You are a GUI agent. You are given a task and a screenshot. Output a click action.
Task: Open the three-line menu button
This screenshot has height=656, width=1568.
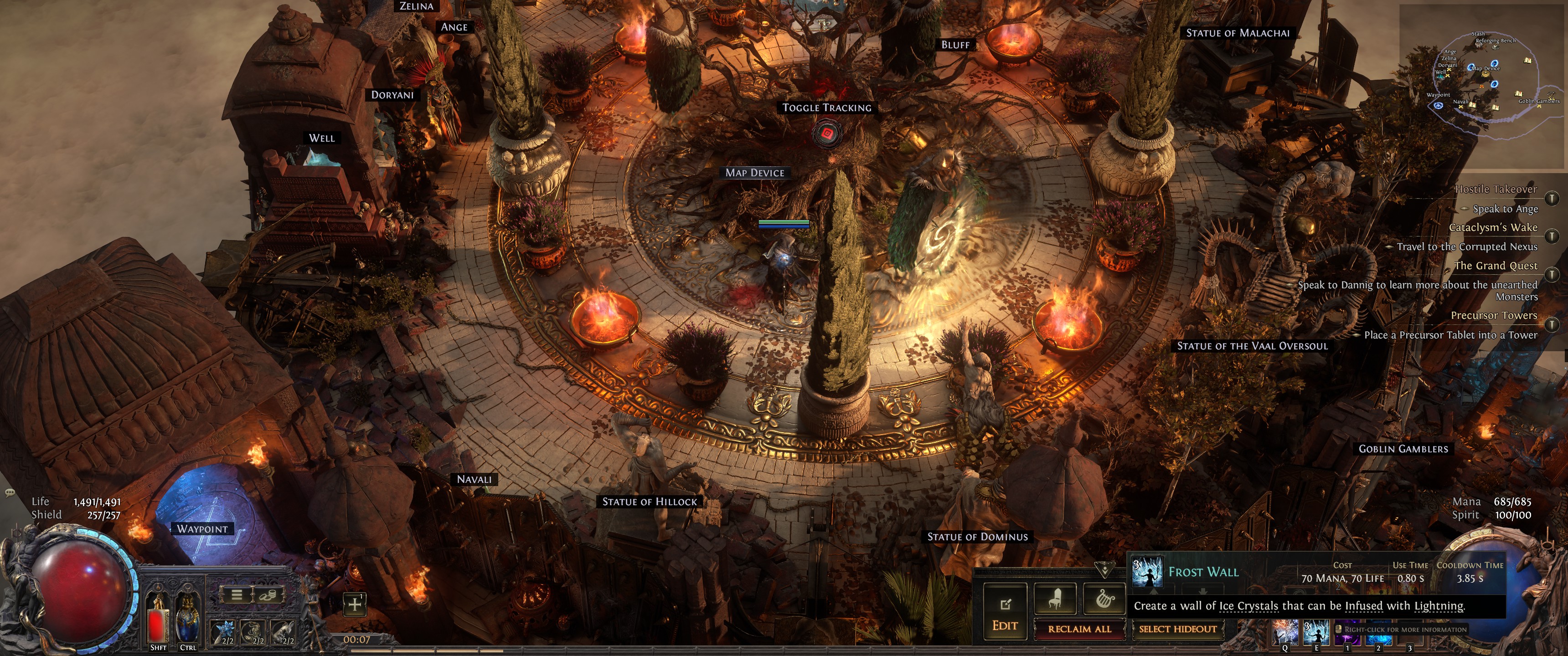(237, 594)
